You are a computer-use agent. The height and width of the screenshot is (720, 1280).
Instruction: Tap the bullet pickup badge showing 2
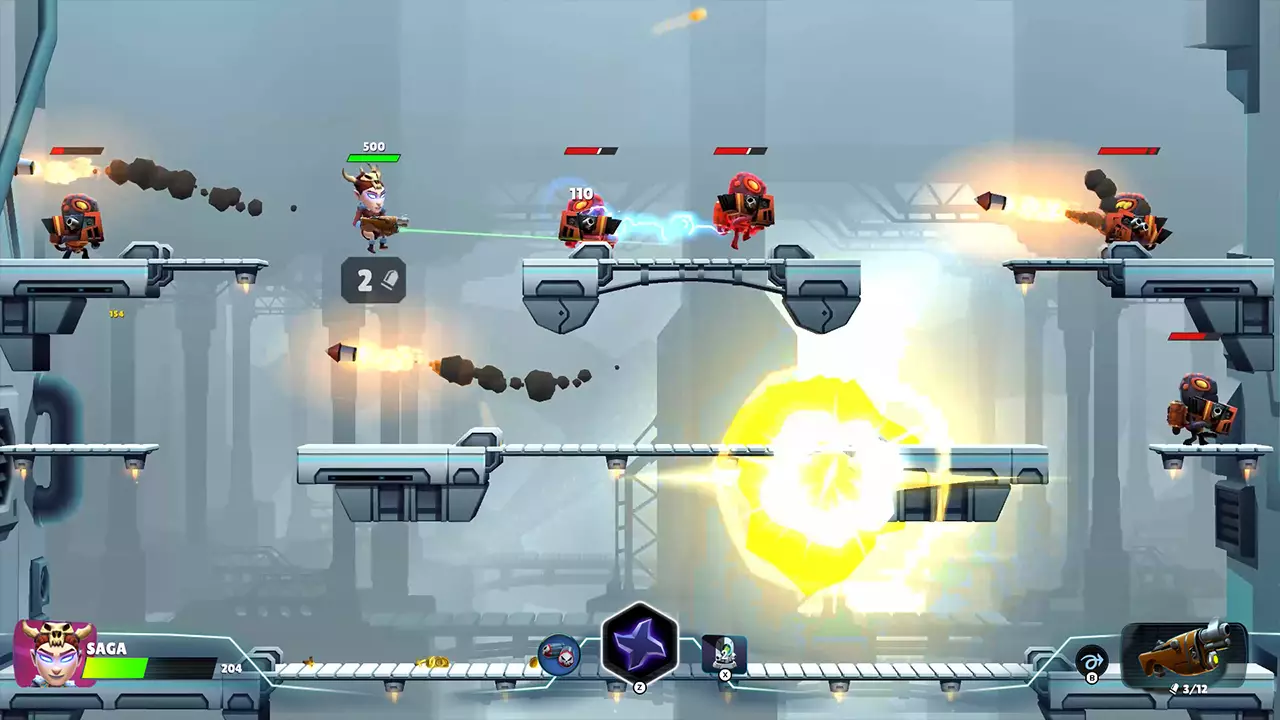pyautogui.click(x=375, y=280)
